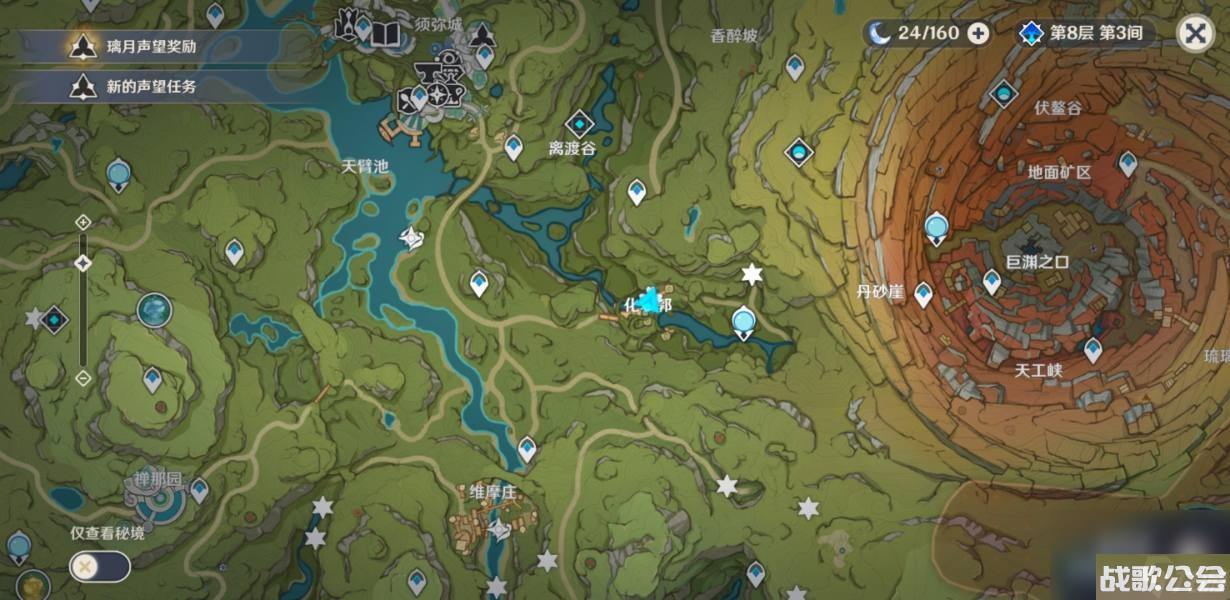Open Spiral Abyss floor 8 chamber 3 indicator

[1085, 33]
